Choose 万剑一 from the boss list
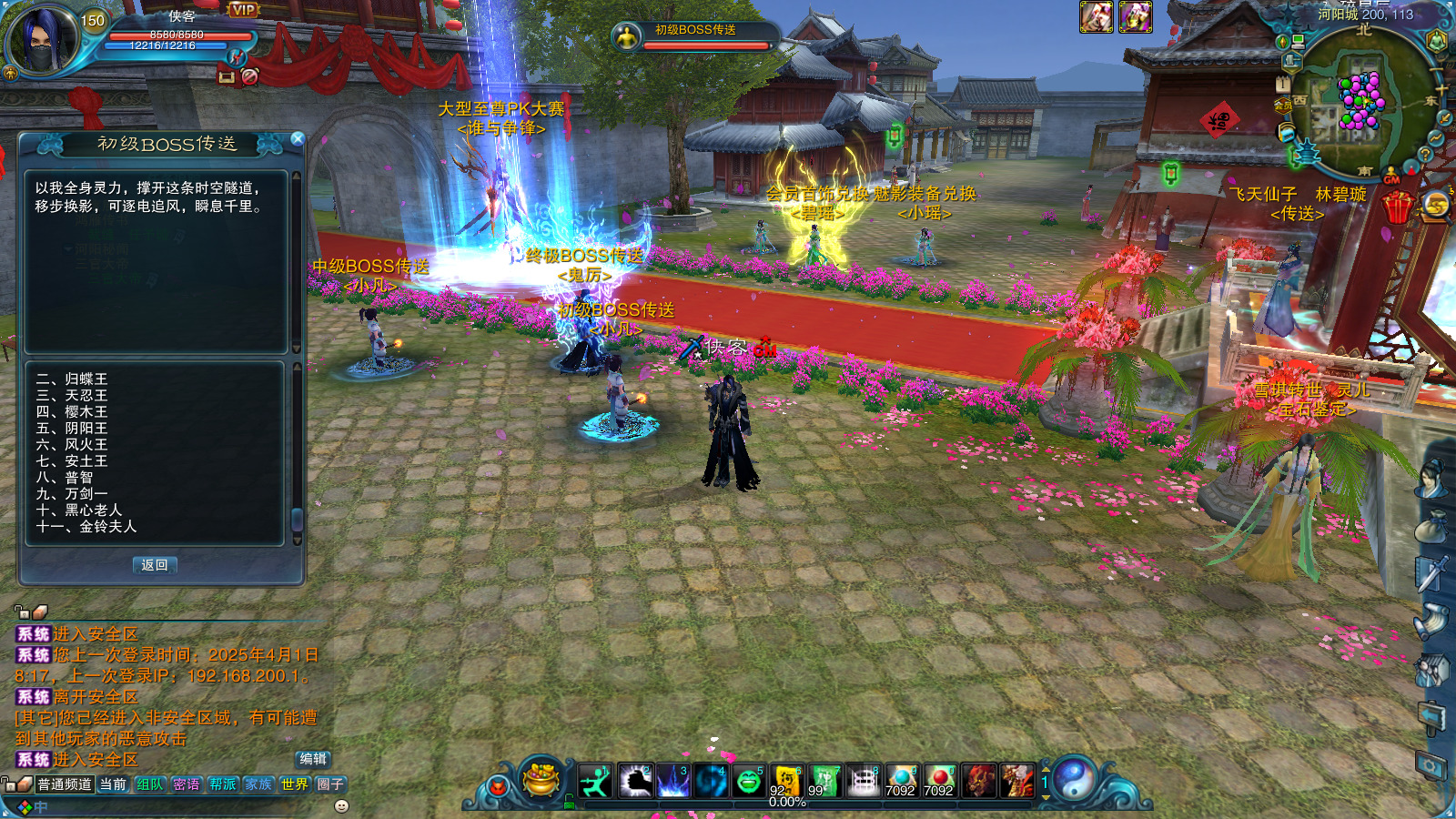This screenshot has height=819, width=1456. click(x=72, y=494)
